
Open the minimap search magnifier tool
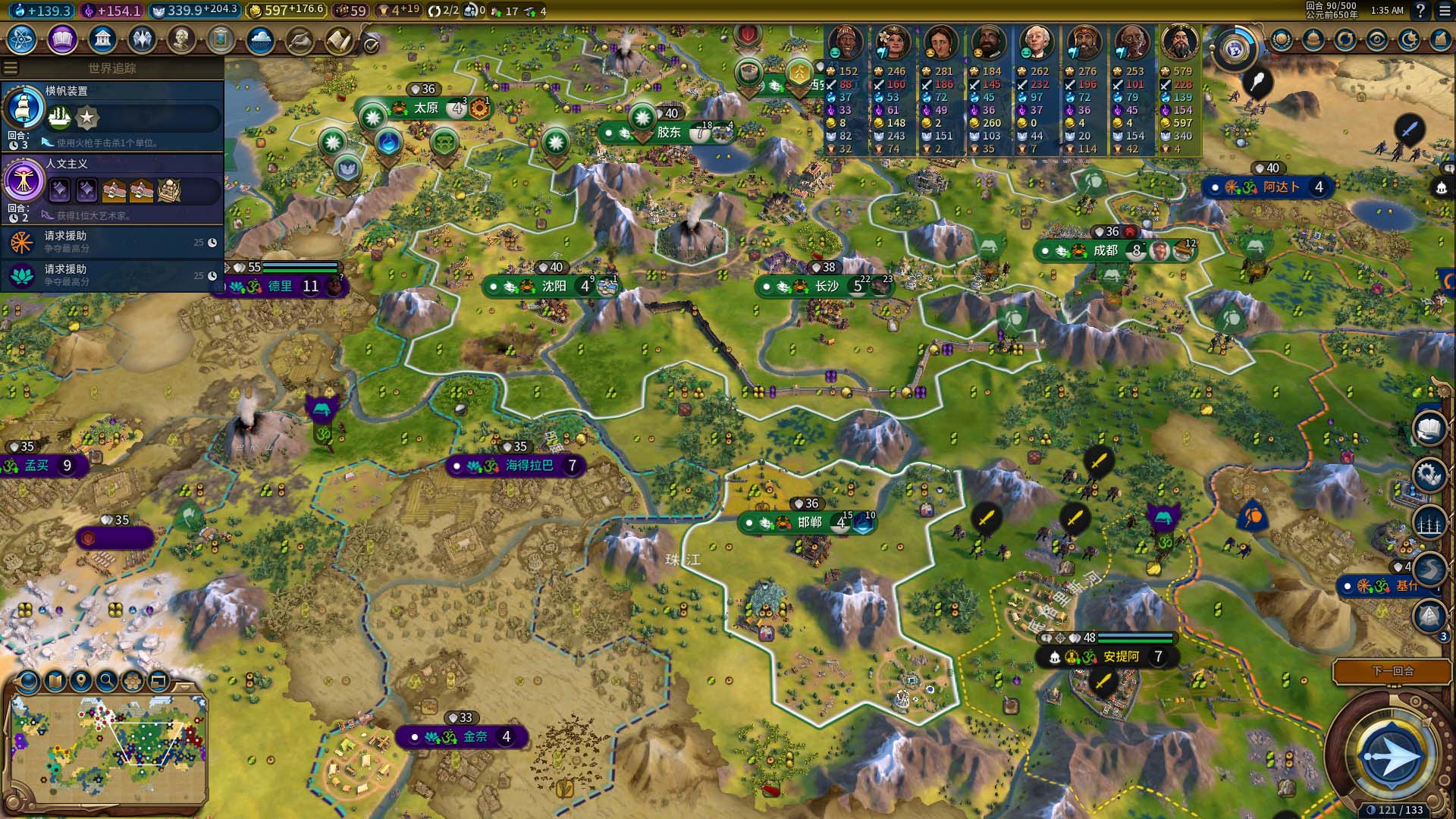pyautogui.click(x=107, y=681)
